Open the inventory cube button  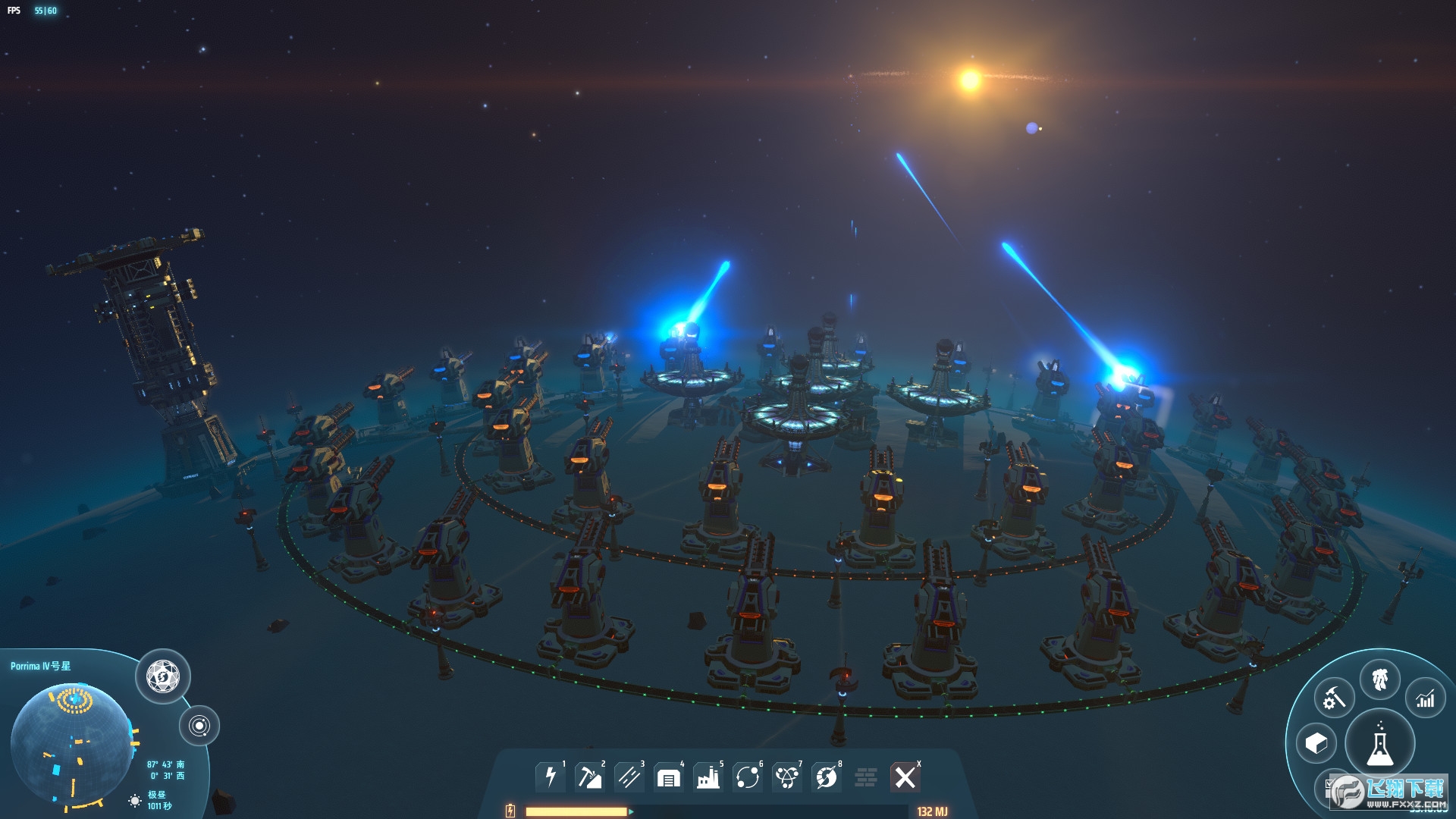[x=1316, y=743]
